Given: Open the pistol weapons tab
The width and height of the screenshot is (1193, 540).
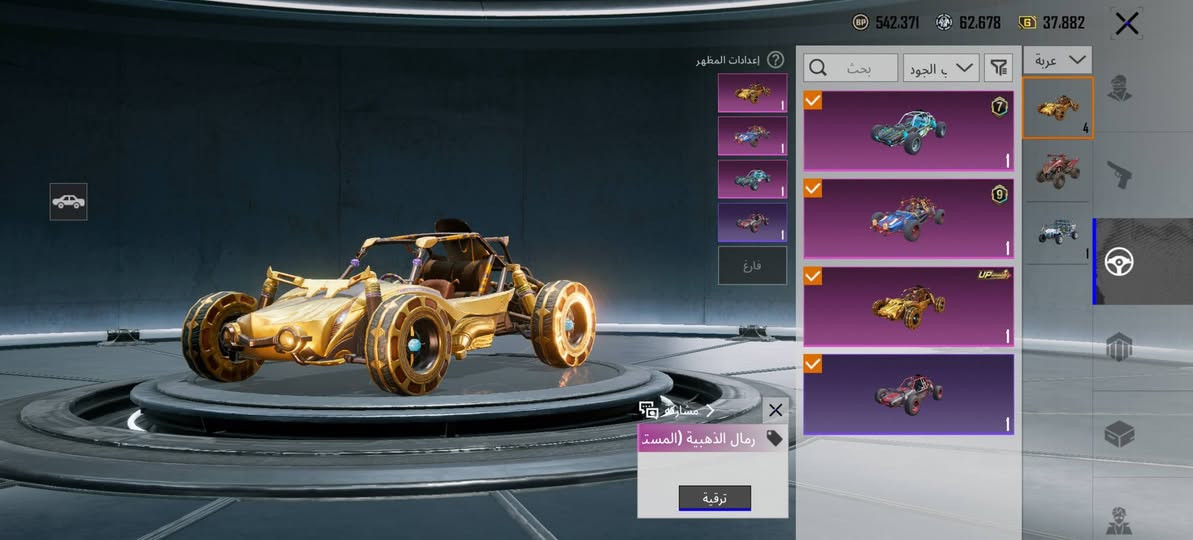Looking at the screenshot, I should [1119, 175].
